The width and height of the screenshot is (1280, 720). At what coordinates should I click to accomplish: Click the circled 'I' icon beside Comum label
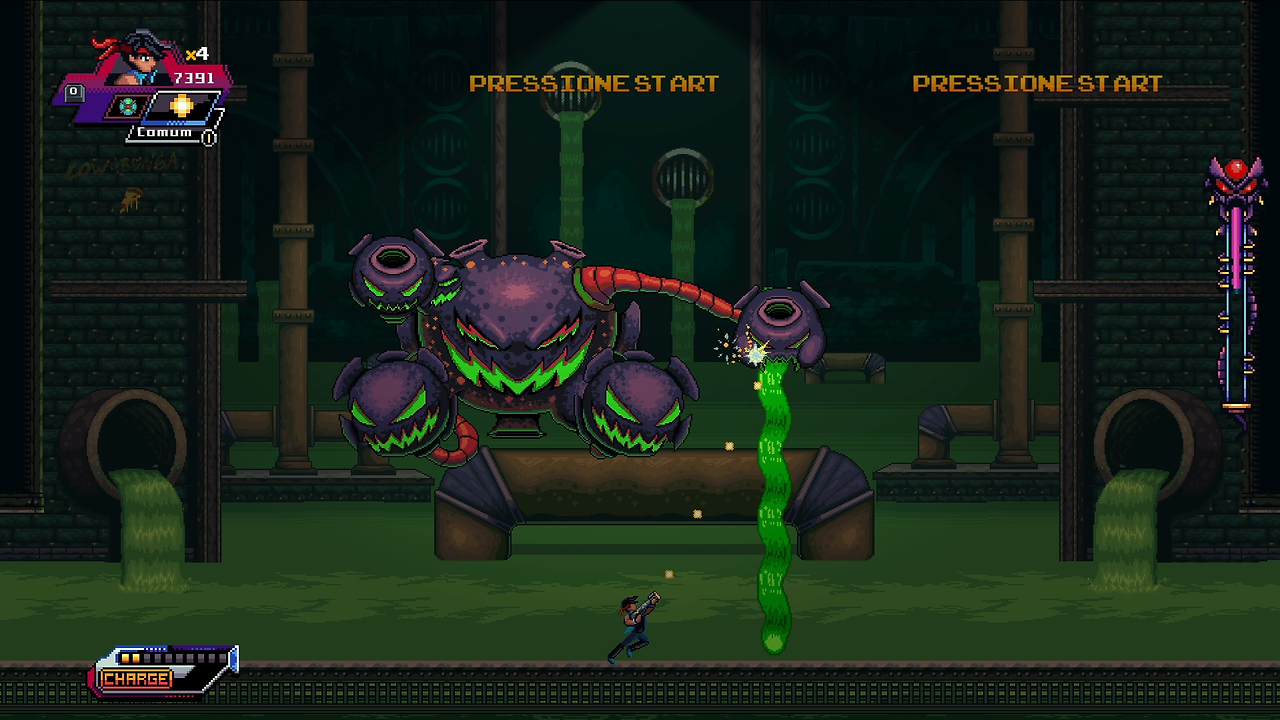207,136
